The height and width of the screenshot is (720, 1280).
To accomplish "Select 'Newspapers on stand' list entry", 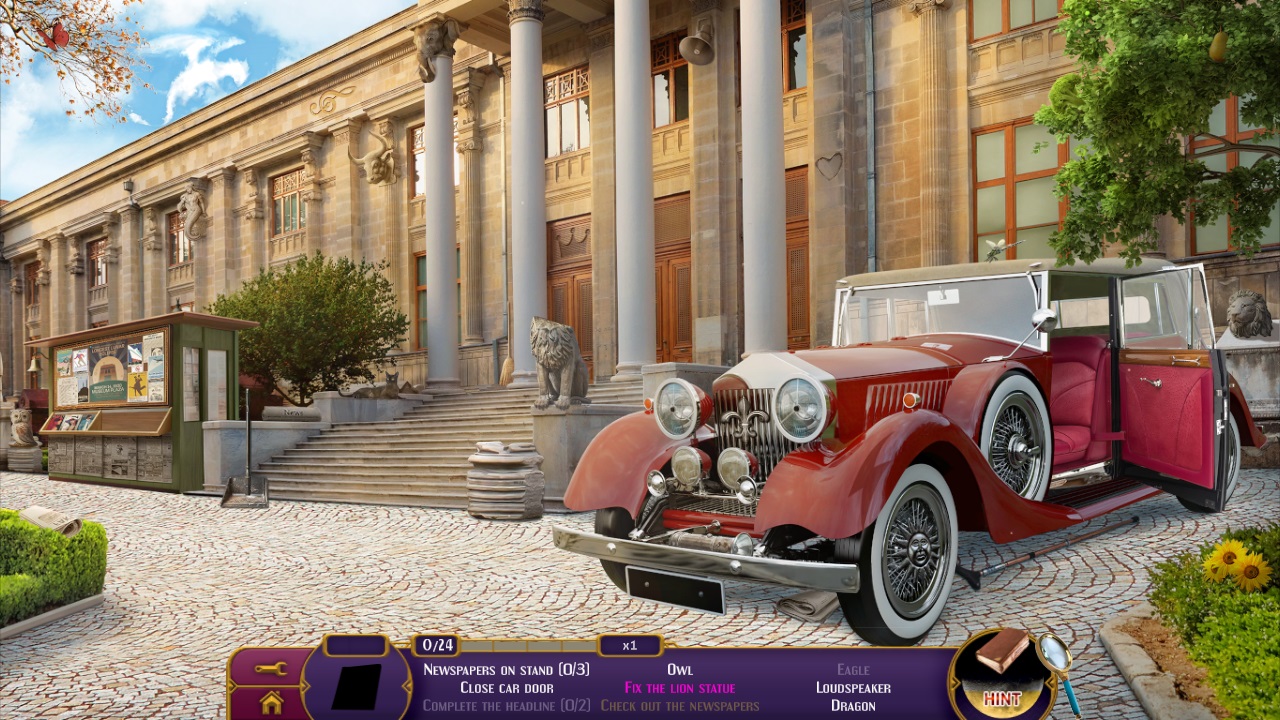I will pyautogui.click(x=506, y=669).
